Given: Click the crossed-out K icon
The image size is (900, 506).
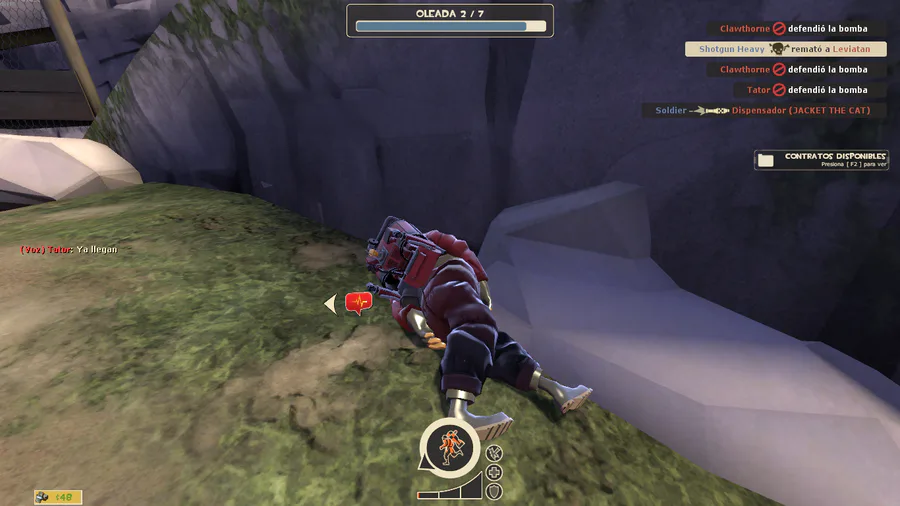Looking at the screenshot, I should click(x=494, y=453).
